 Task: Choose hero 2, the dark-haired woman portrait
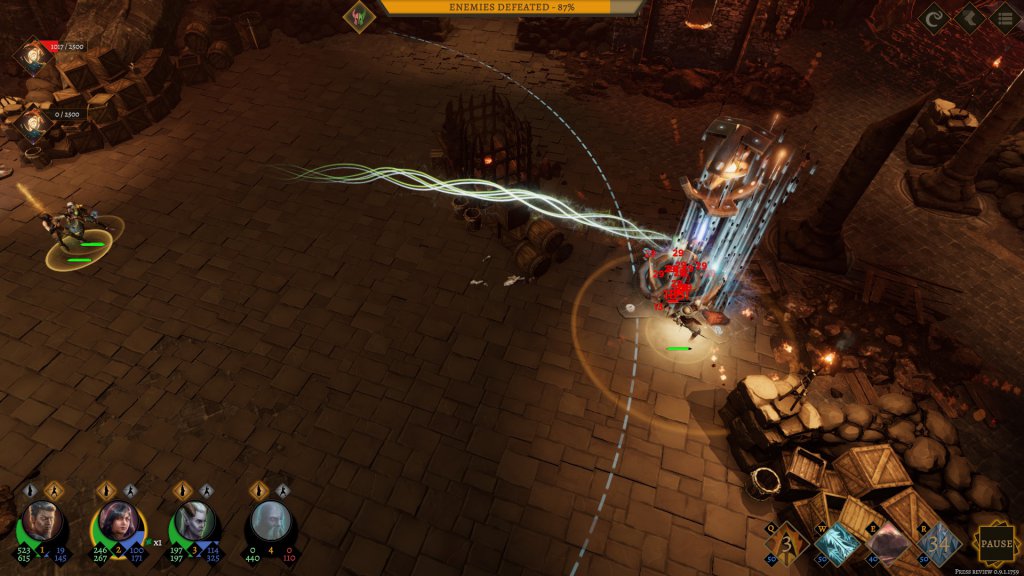click(x=117, y=521)
